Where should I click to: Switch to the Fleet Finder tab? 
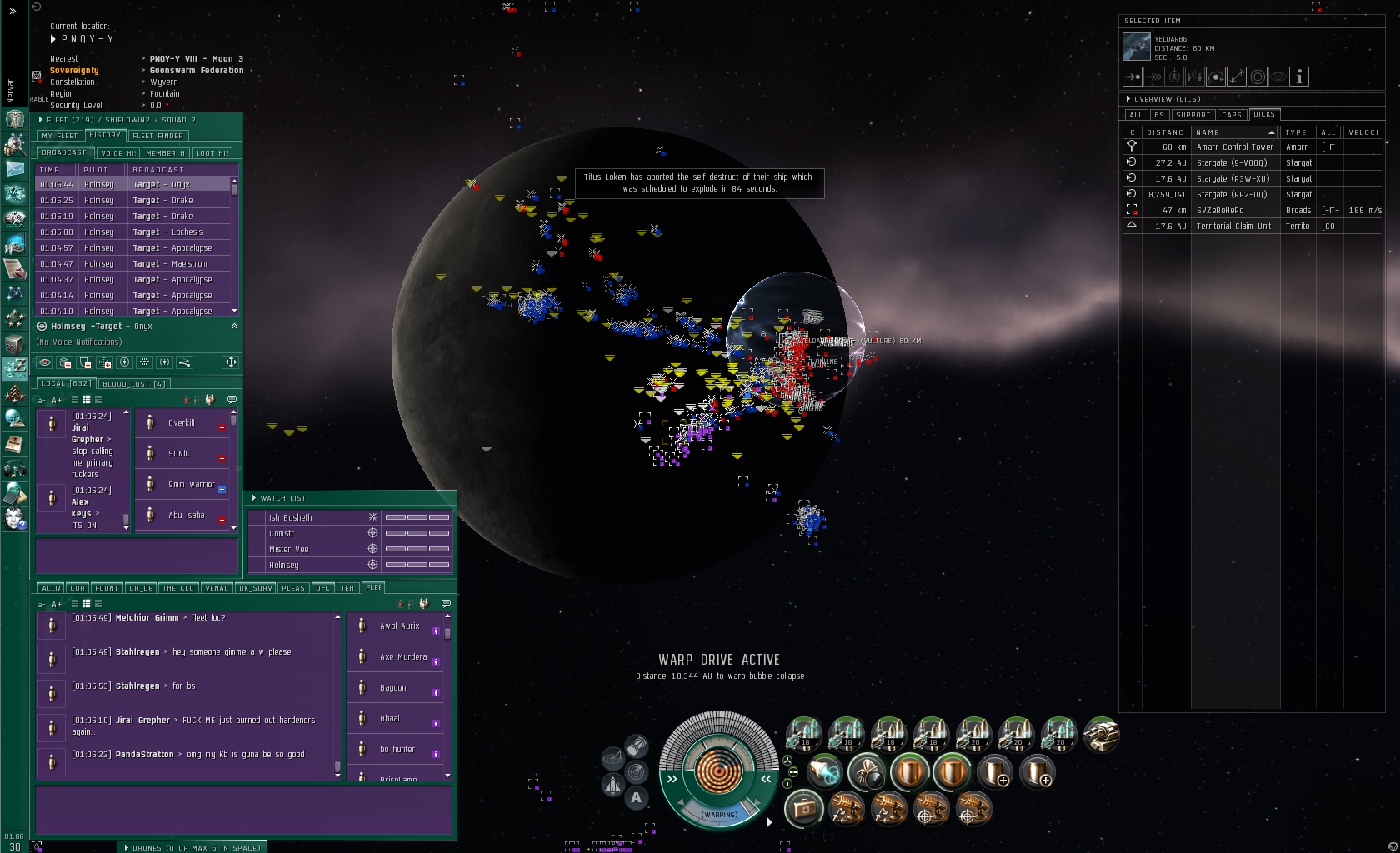[158, 136]
